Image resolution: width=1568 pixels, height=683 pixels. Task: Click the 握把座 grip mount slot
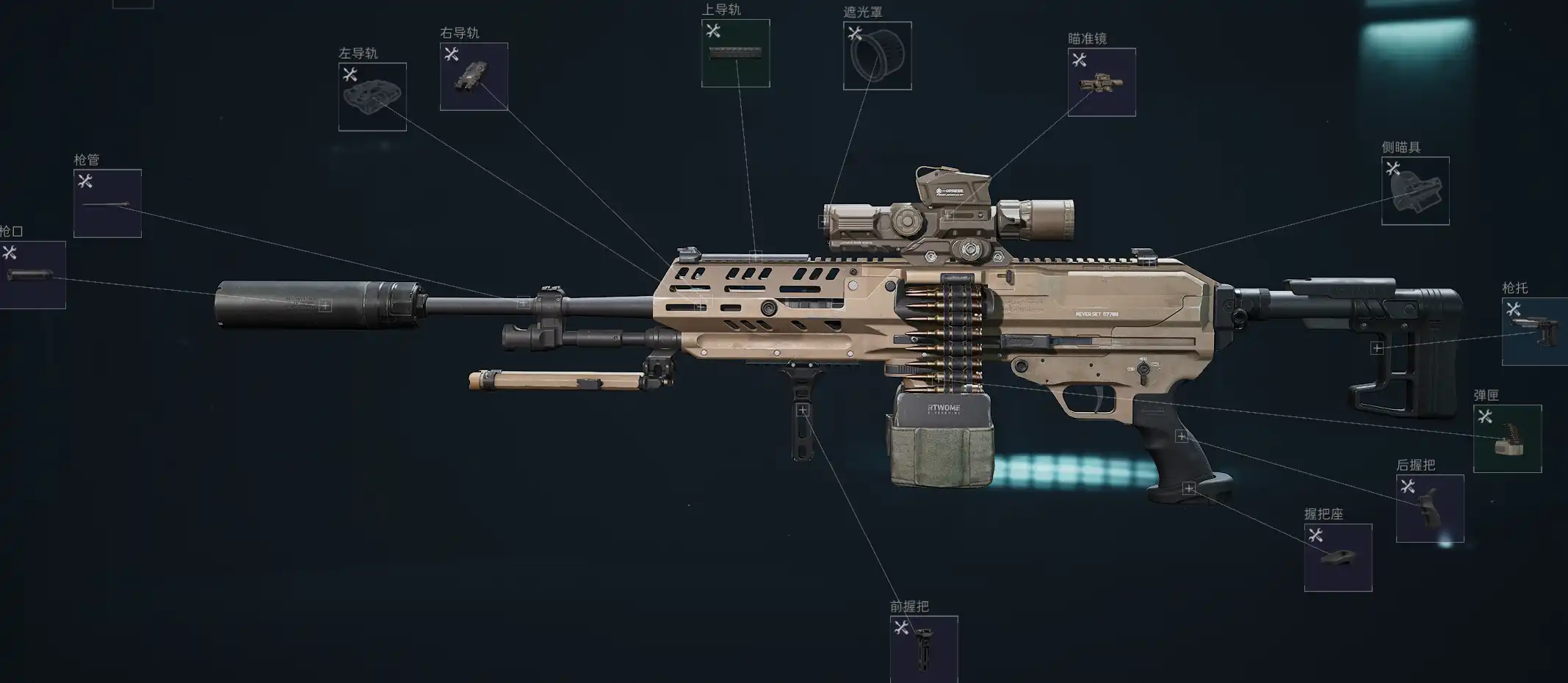1337,557
